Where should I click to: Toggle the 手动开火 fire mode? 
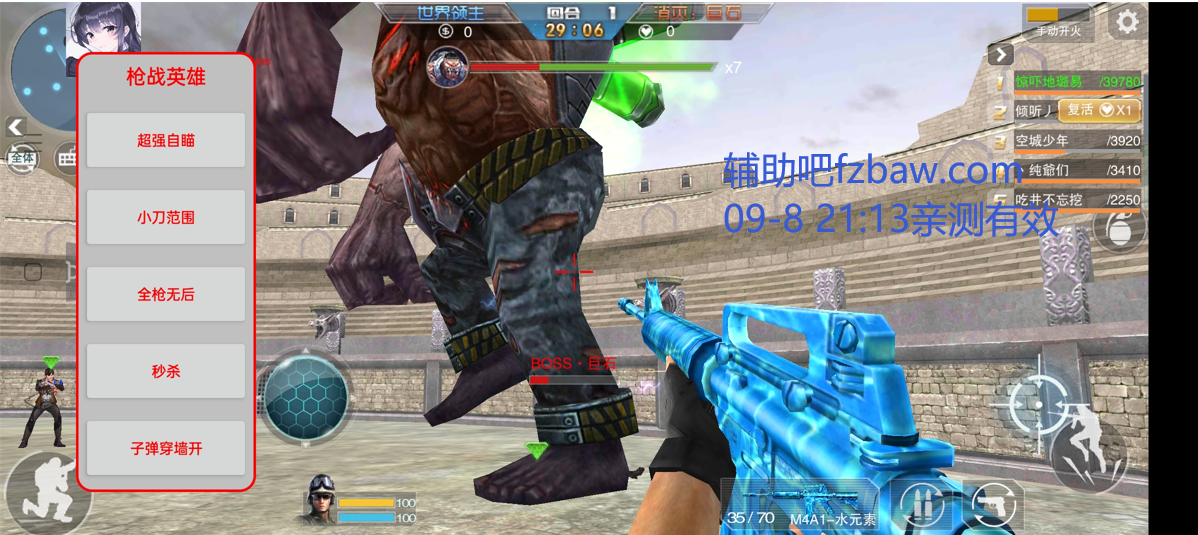1058,23
